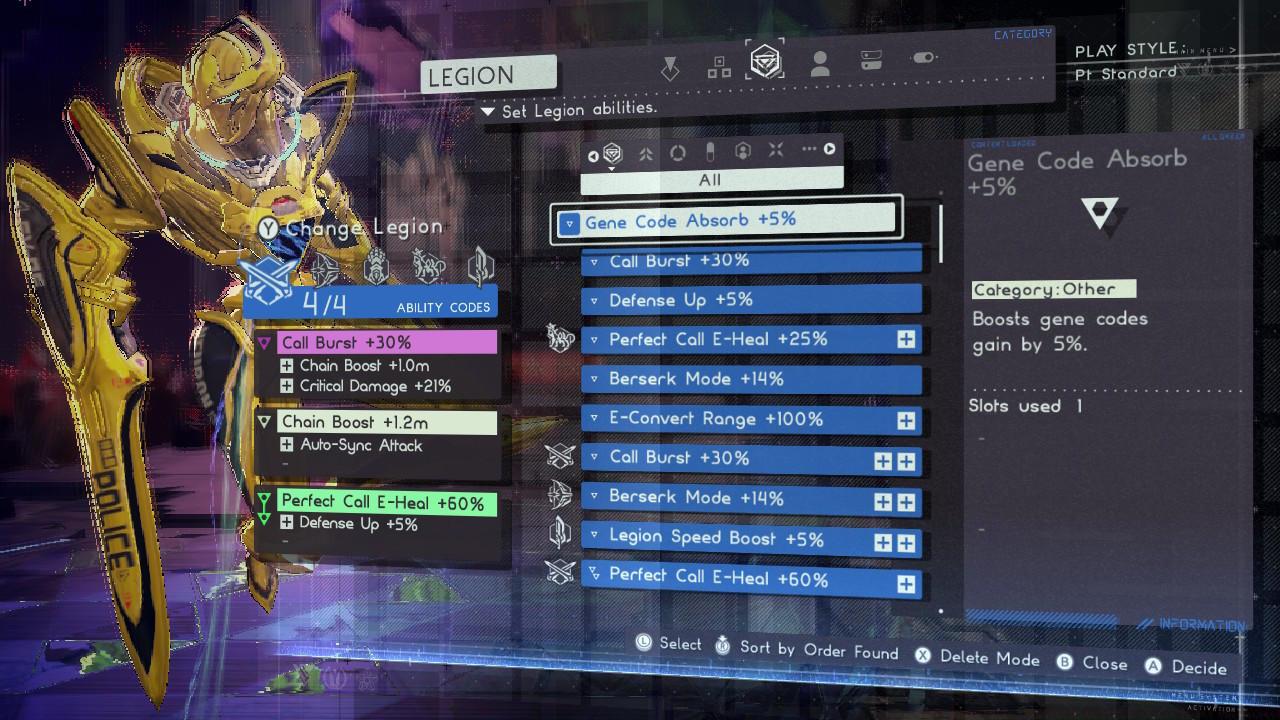Click Change Legion
This screenshot has height=720, width=1280.
(364, 227)
